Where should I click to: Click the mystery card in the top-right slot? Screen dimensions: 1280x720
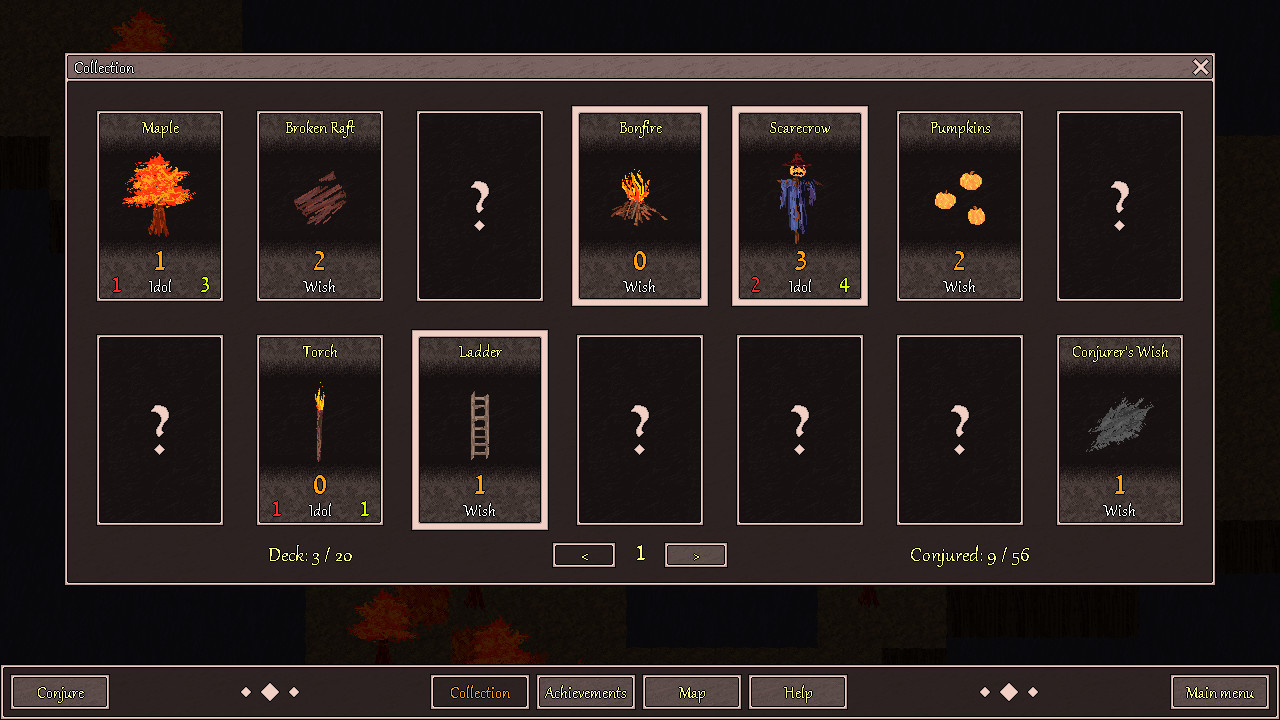1119,206
